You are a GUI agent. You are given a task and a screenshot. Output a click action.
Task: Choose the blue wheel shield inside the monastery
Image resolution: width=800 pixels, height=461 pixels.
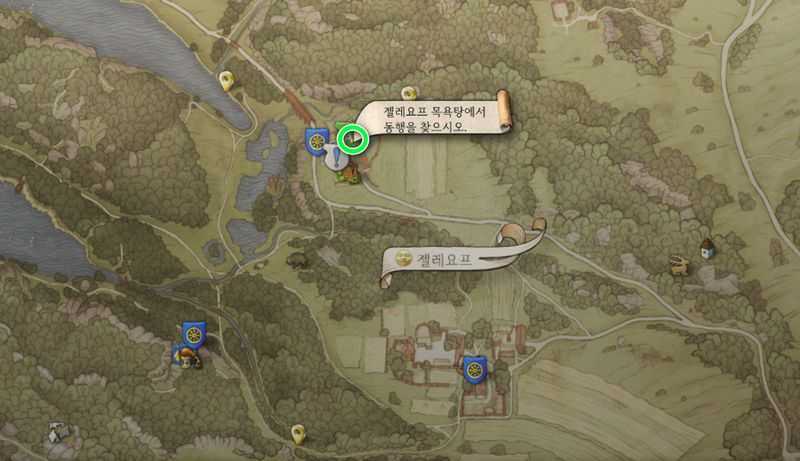coord(474,367)
